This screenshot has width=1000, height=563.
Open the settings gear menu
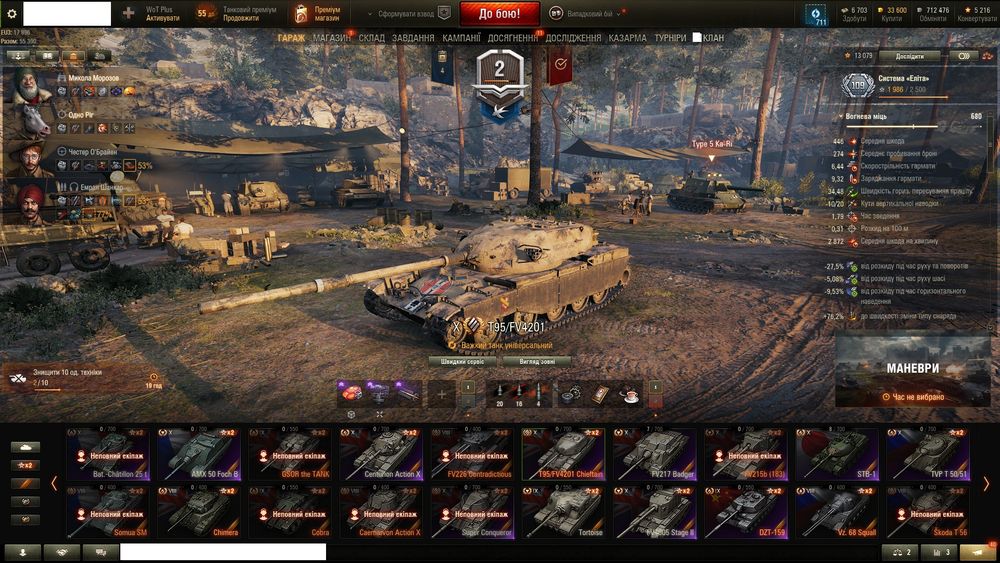(12, 14)
